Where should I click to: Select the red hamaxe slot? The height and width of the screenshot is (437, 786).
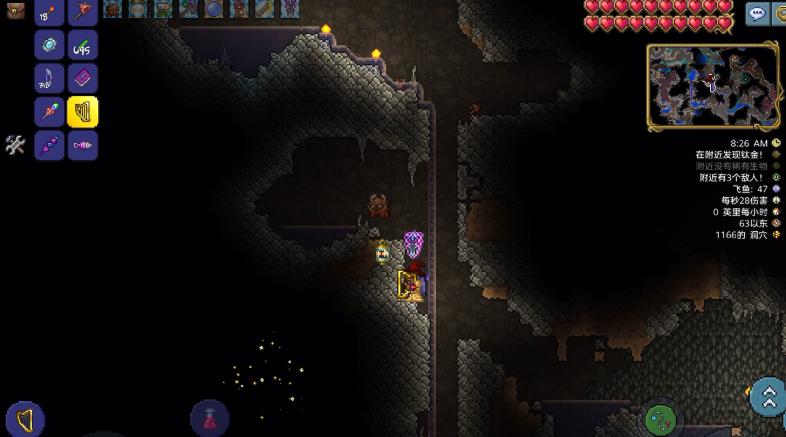click(x=82, y=12)
